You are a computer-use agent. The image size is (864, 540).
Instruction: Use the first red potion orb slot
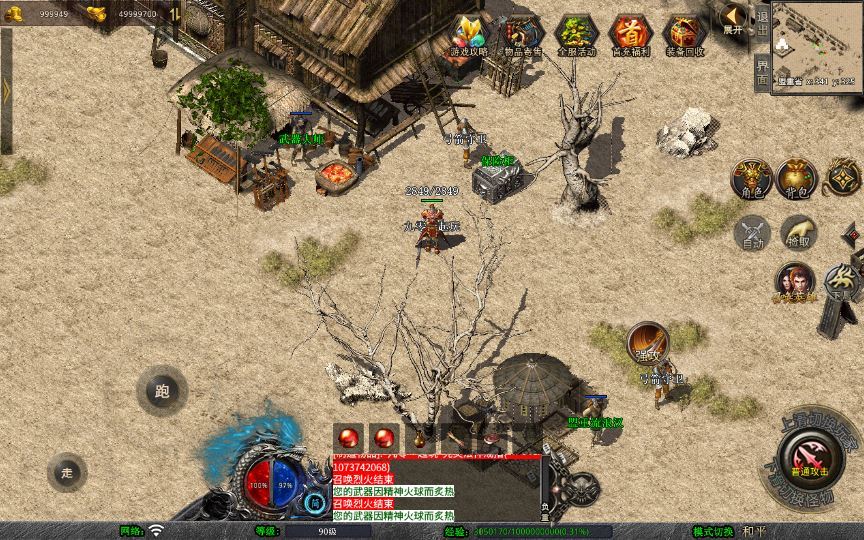349,437
